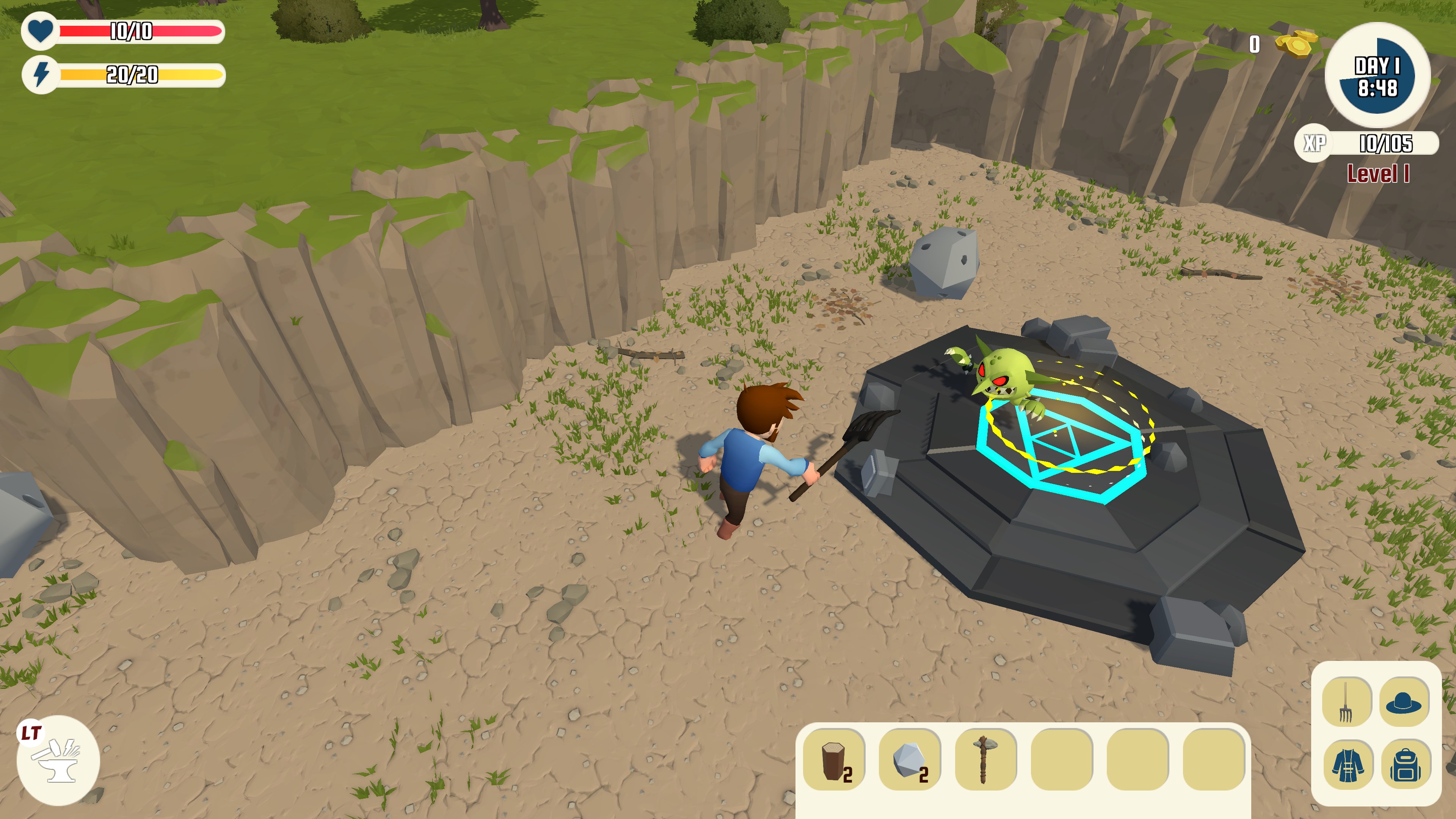Choose the stone axe hotbar slot
This screenshot has height=819, width=1456.
tap(986, 759)
